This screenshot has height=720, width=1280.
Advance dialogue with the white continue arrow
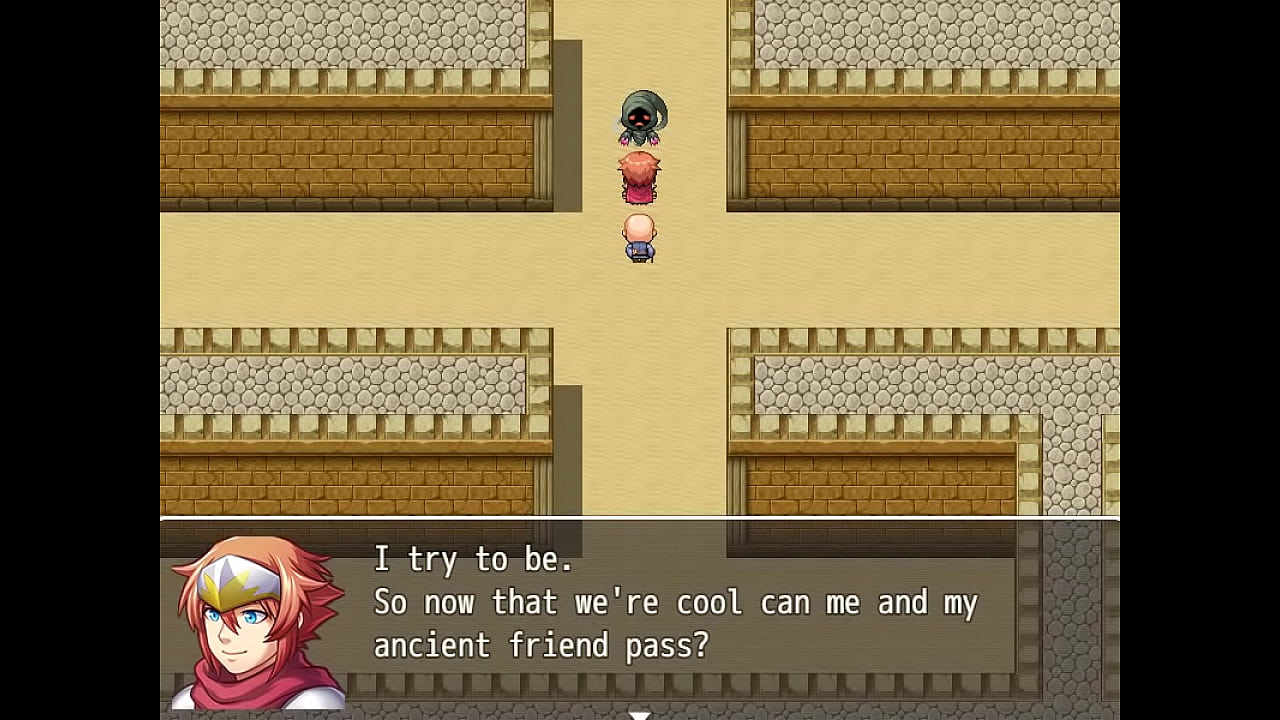[x=640, y=714]
